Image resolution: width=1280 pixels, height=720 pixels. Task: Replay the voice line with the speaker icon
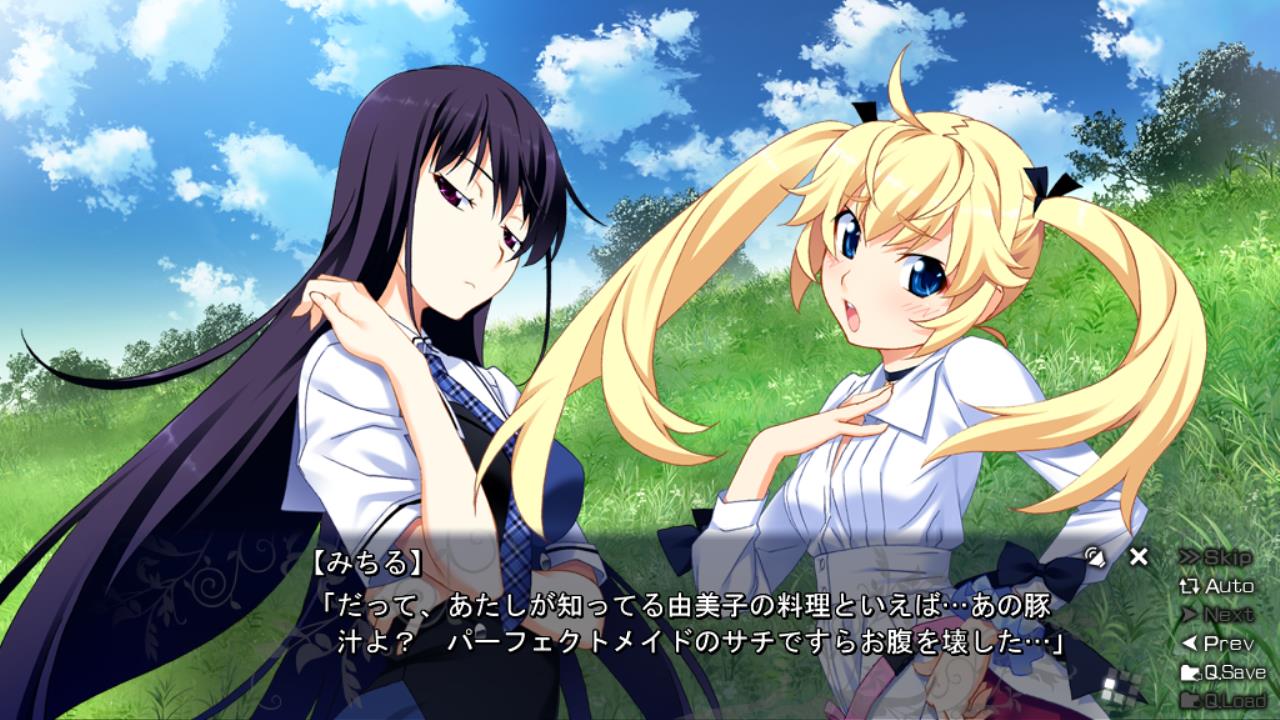pyautogui.click(x=1094, y=556)
